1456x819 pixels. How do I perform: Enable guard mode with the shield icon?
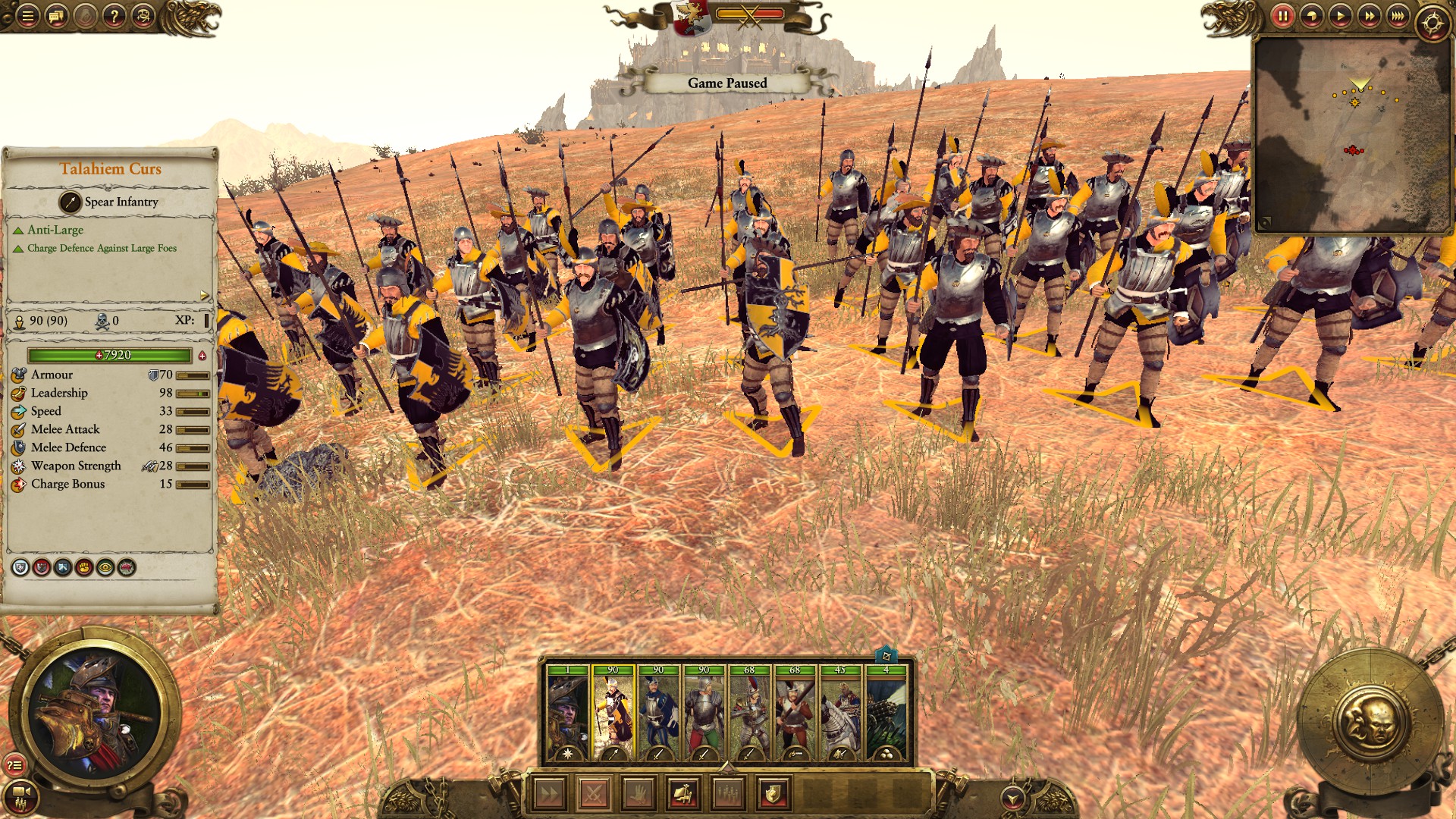tap(772, 794)
